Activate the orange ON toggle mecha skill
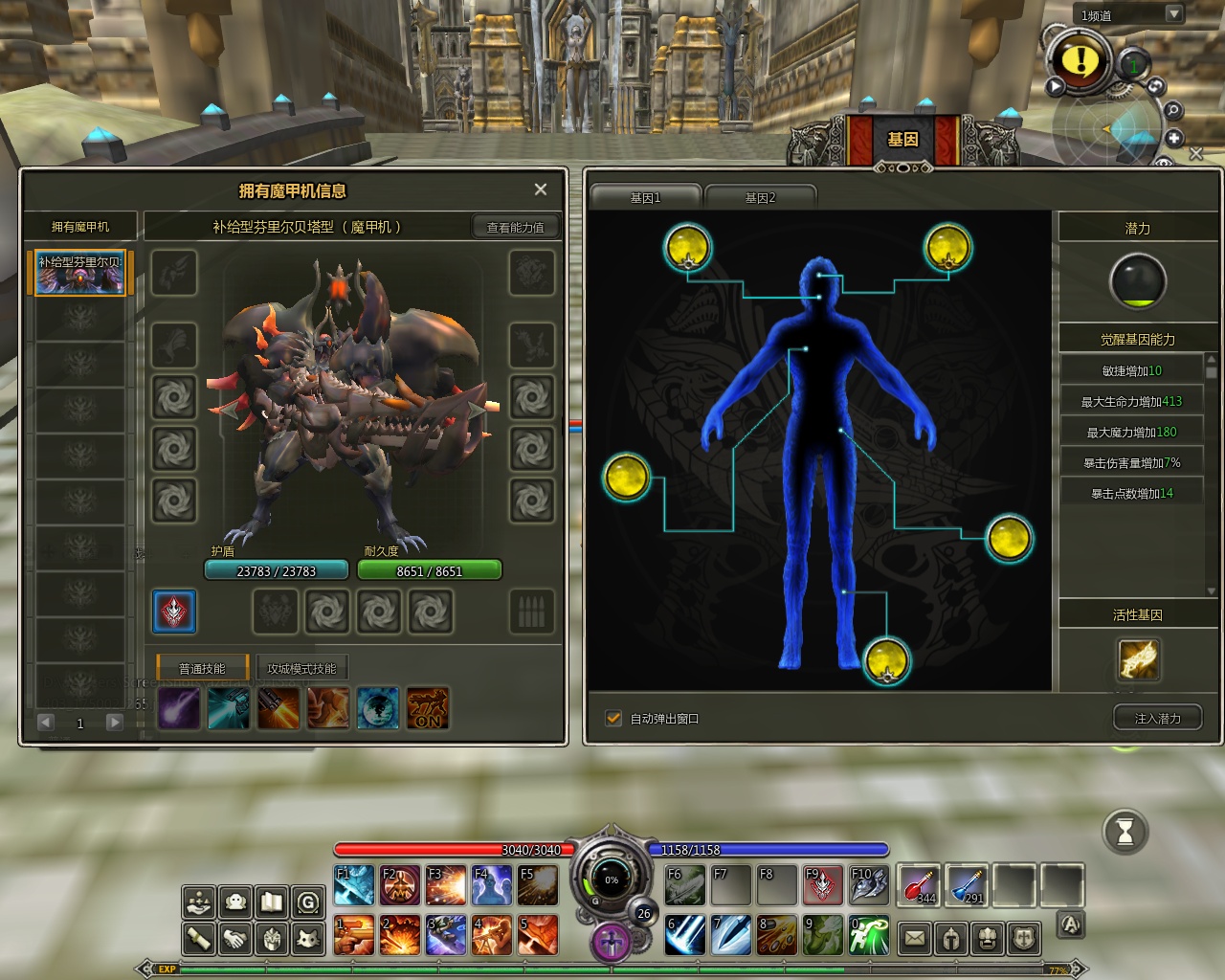Viewport: 1225px width, 980px height. point(428,708)
